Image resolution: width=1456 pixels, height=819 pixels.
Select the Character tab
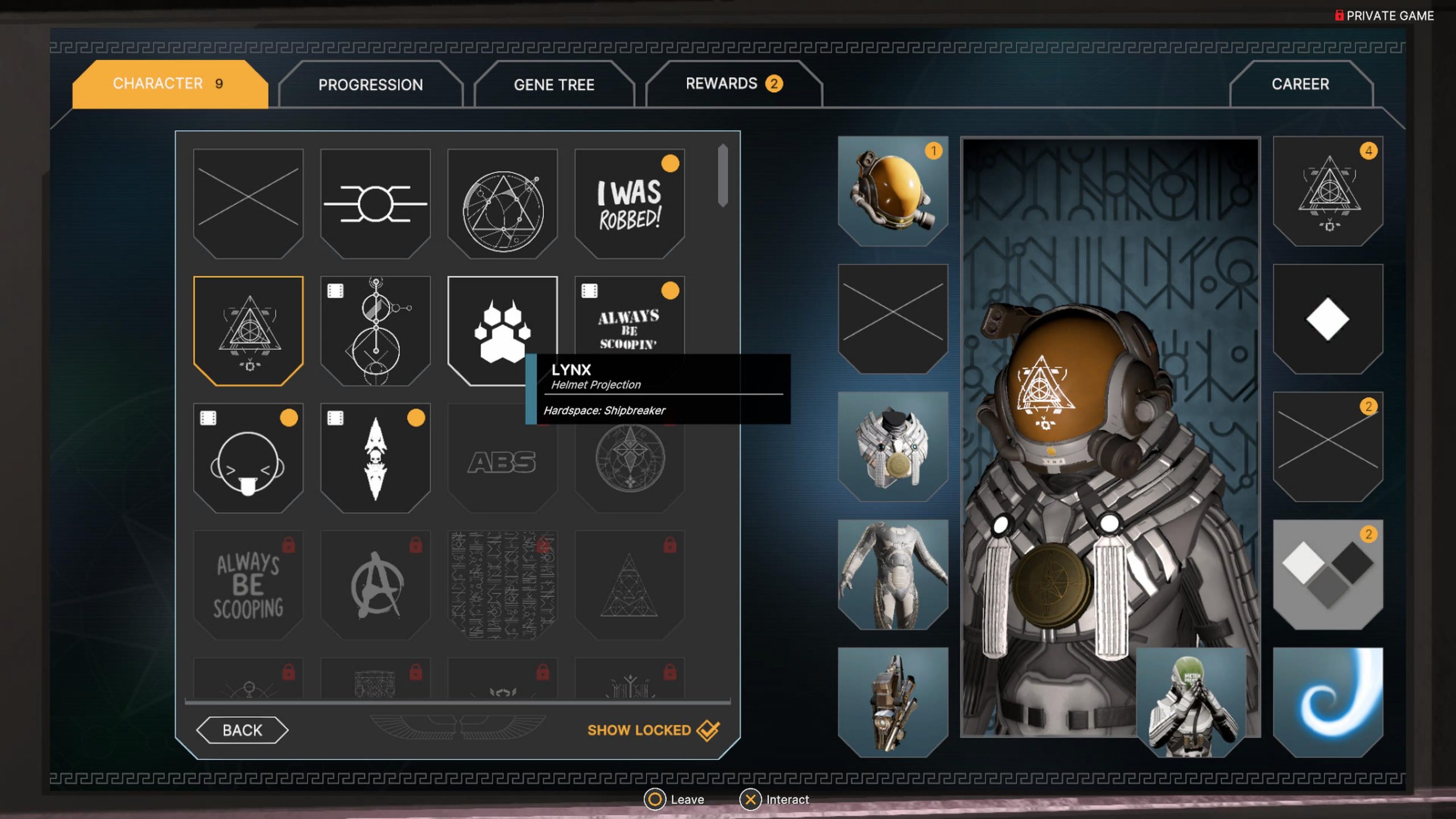[169, 84]
